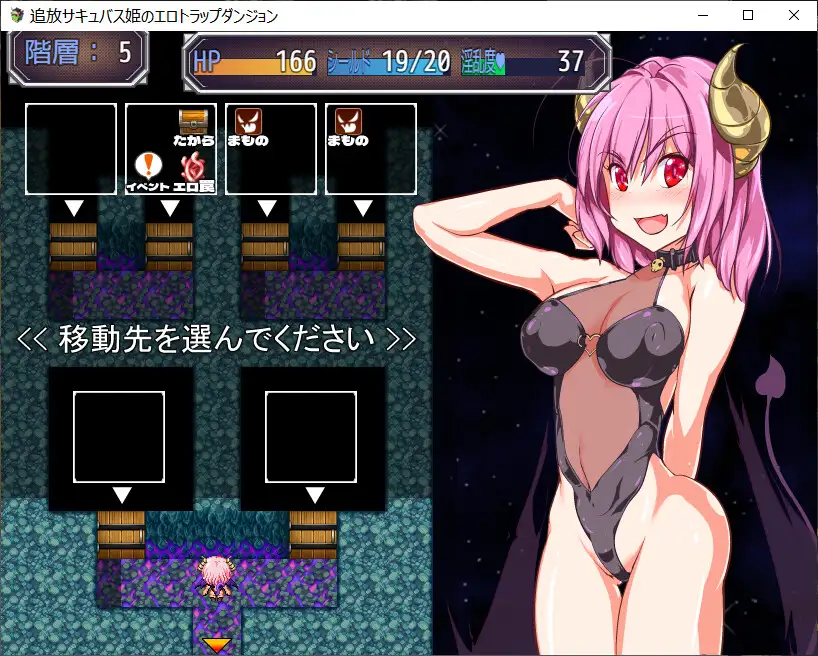Click the orange down arrow below the character
818x656 pixels.
[x=217, y=645]
